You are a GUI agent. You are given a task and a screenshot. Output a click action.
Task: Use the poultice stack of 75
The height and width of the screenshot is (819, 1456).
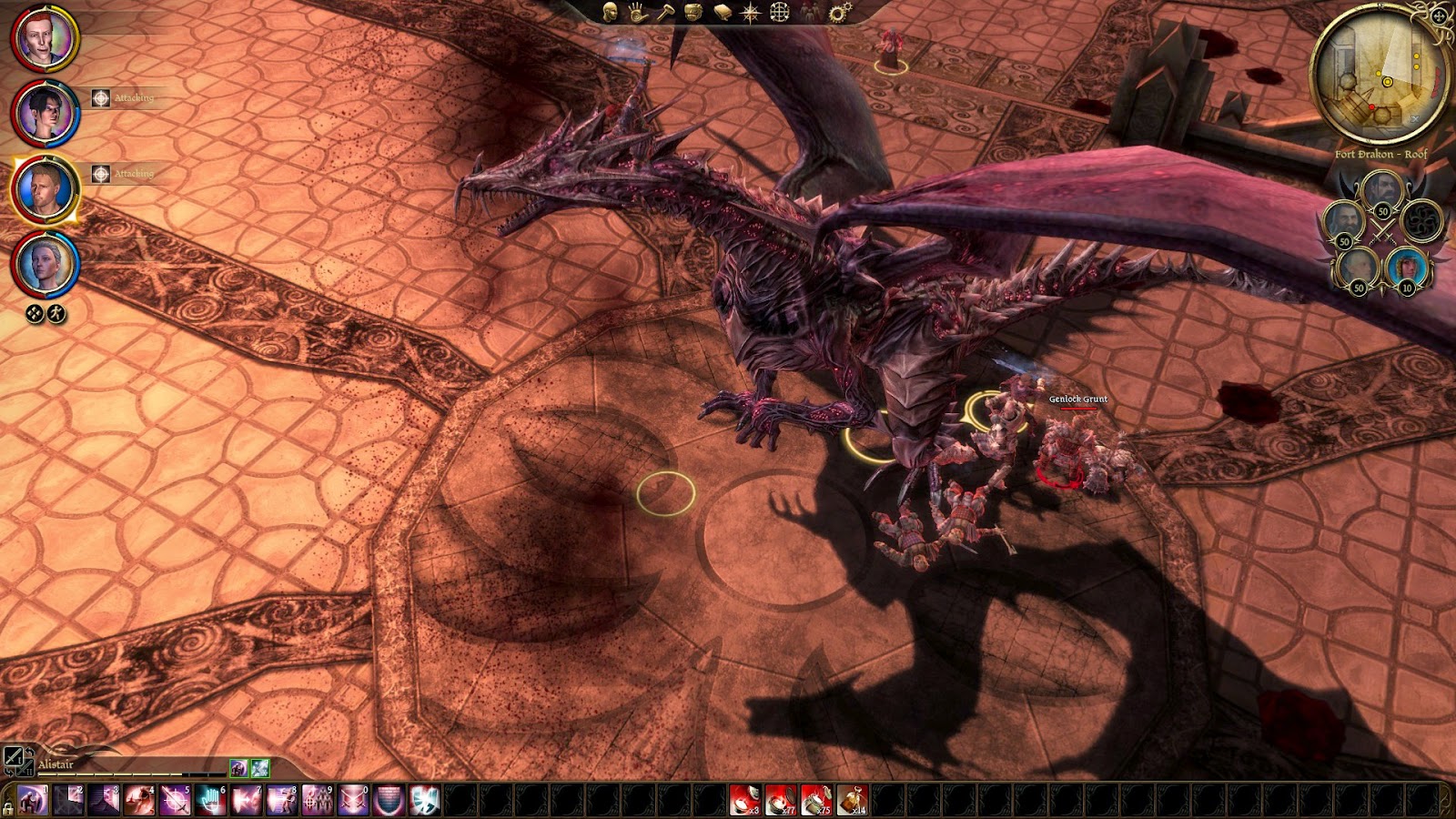(x=816, y=800)
